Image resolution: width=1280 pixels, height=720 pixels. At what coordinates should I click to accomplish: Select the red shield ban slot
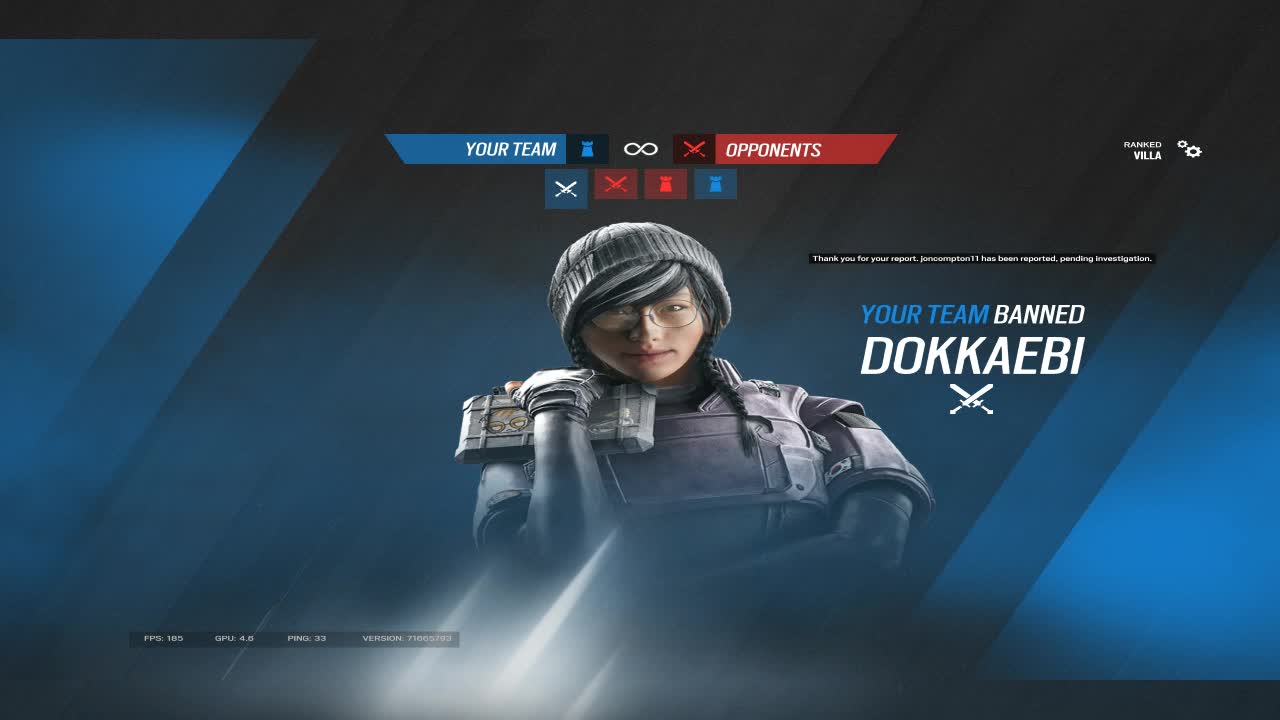[x=665, y=184]
